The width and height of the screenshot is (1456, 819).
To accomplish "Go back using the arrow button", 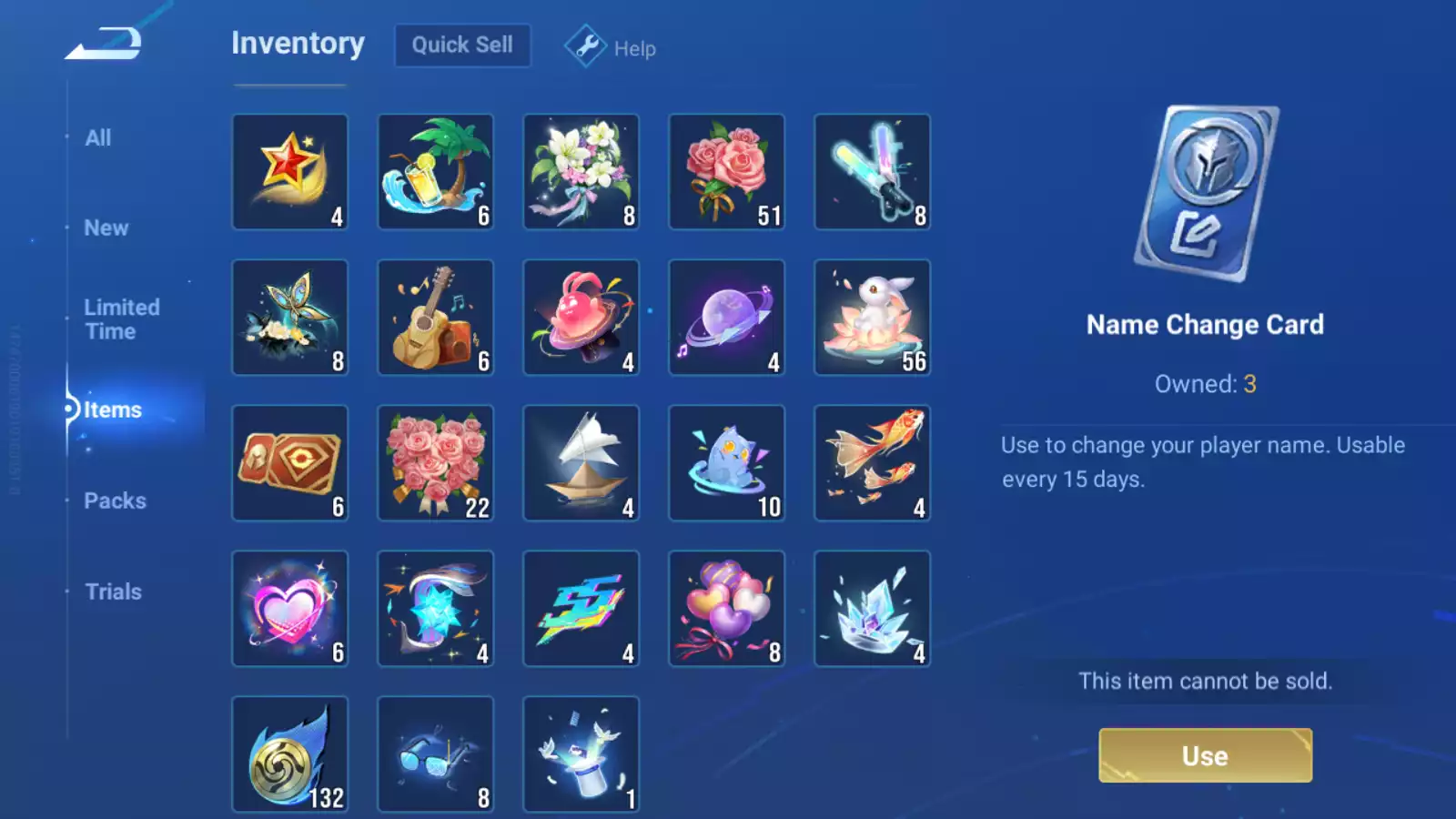I will click(104, 43).
